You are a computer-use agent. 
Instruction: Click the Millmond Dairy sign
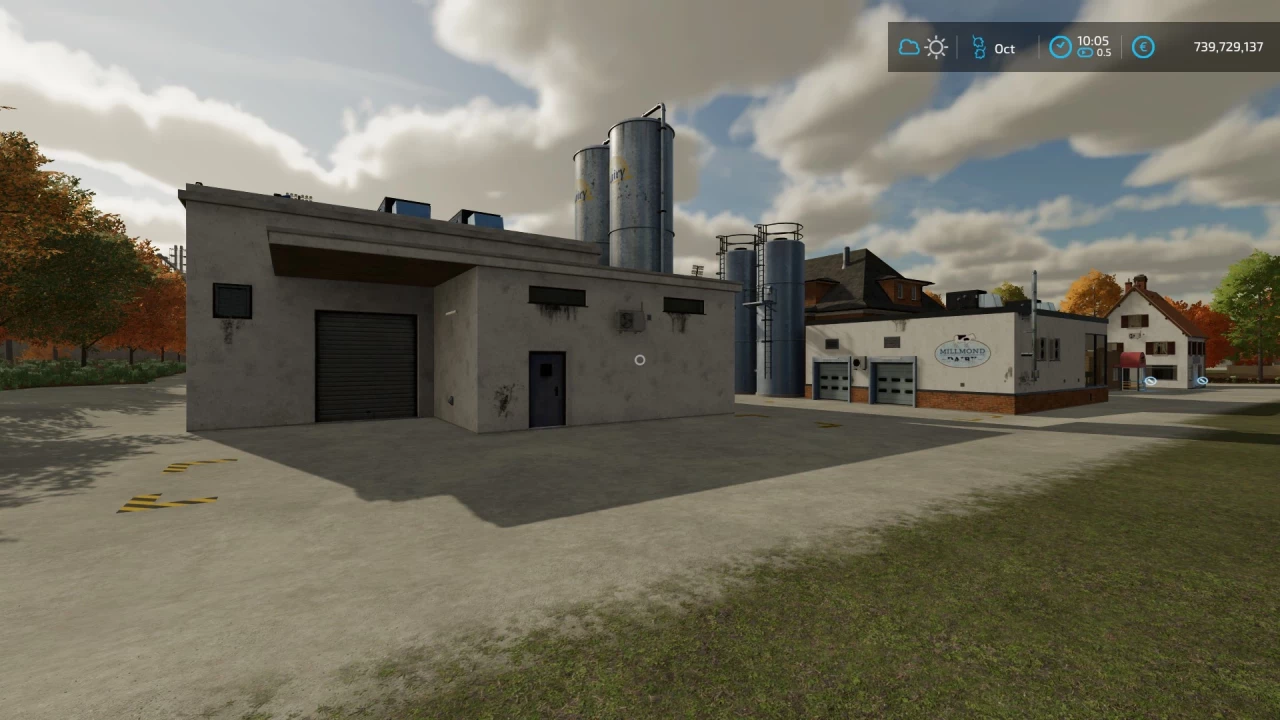point(964,356)
